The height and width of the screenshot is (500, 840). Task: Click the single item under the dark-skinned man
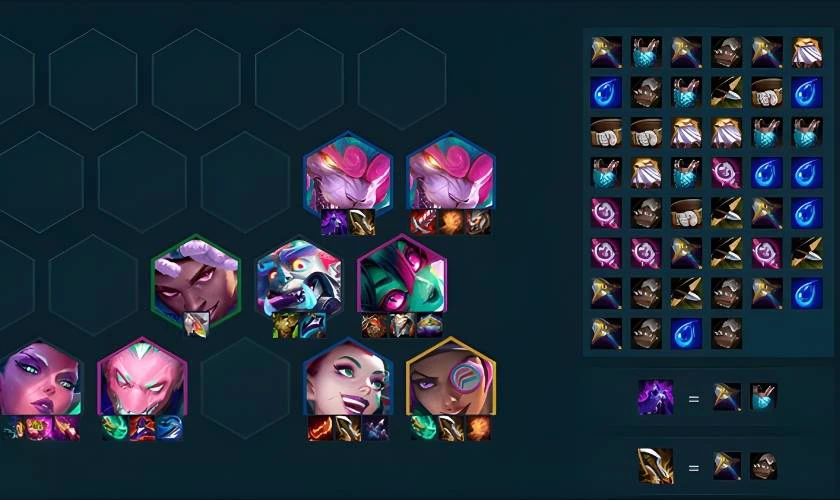197,324
